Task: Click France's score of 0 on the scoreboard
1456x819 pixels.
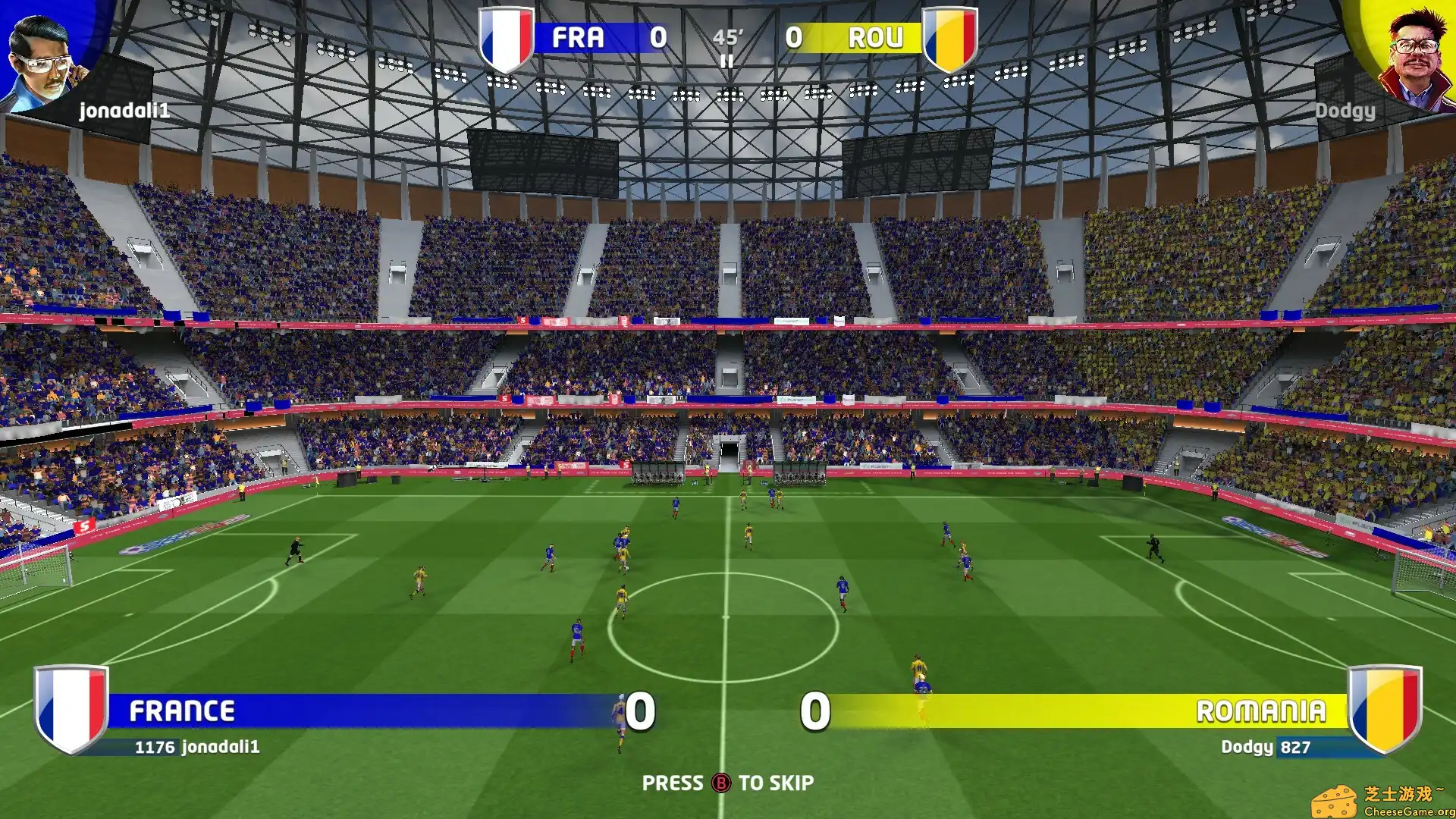Action: (659, 36)
